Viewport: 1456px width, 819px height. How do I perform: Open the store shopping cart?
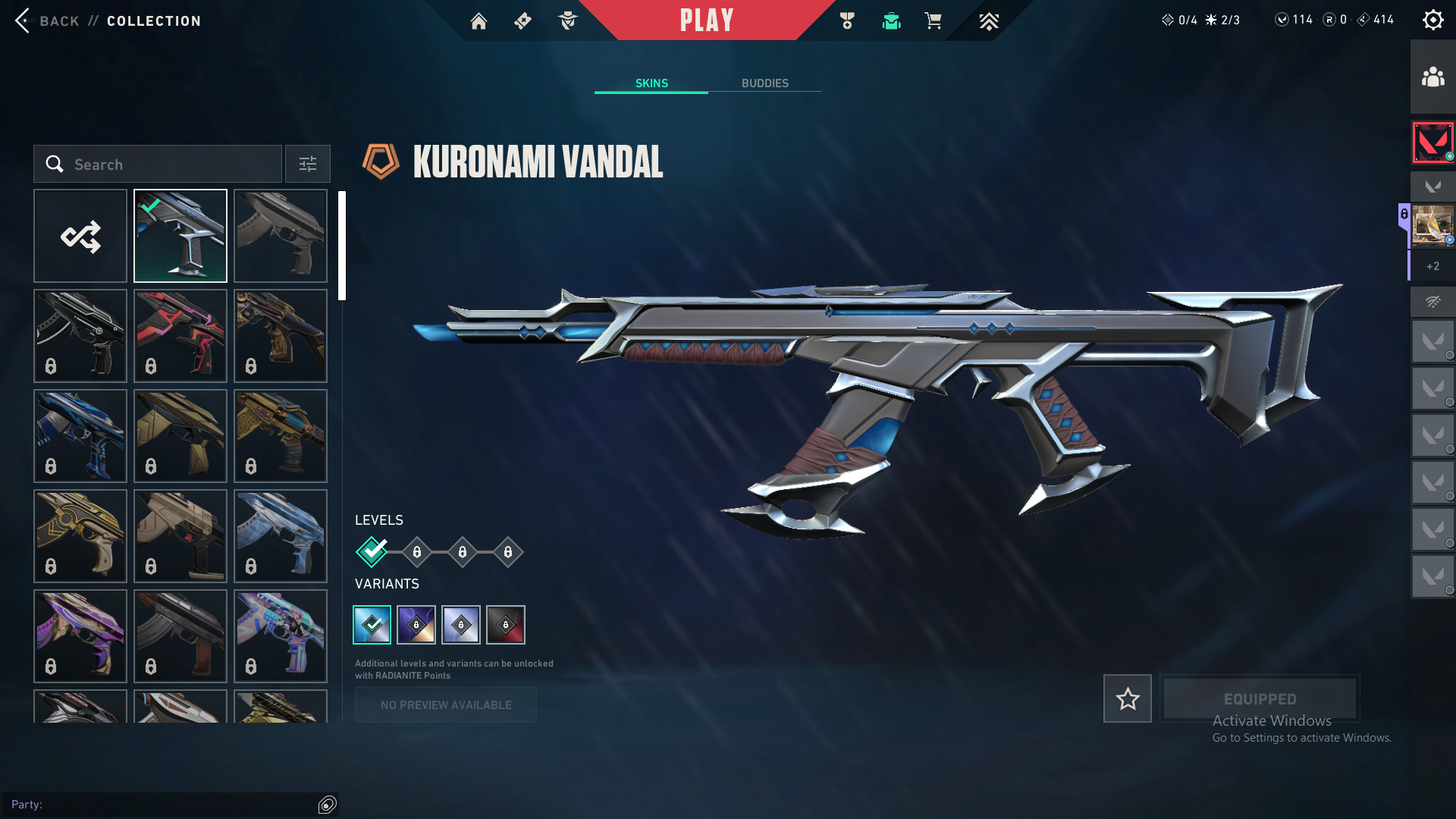(x=933, y=21)
